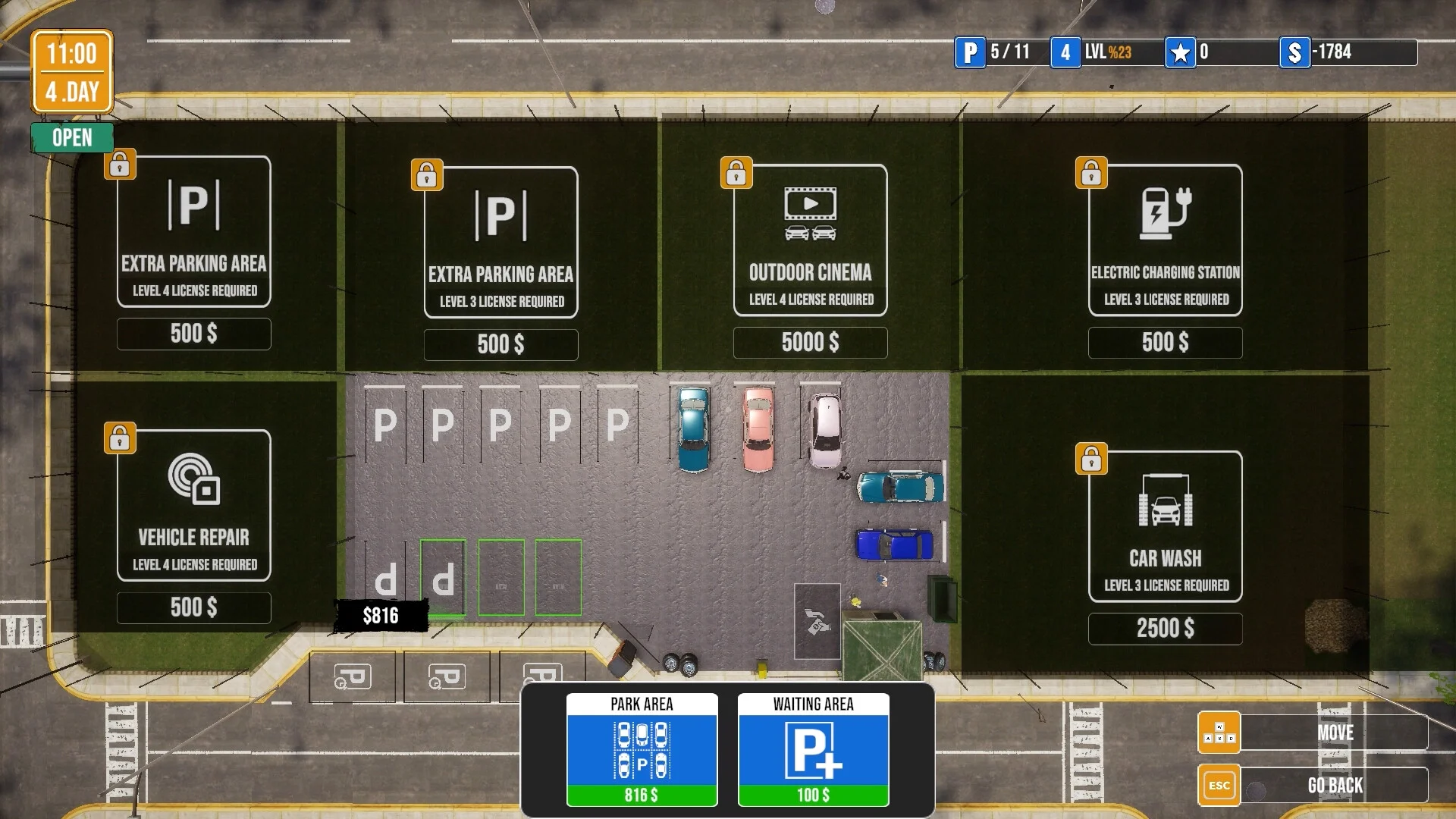Click the lock icon on Car Wash
Image resolution: width=1456 pixels, height=819 pixels.
tap(1091, 459)
